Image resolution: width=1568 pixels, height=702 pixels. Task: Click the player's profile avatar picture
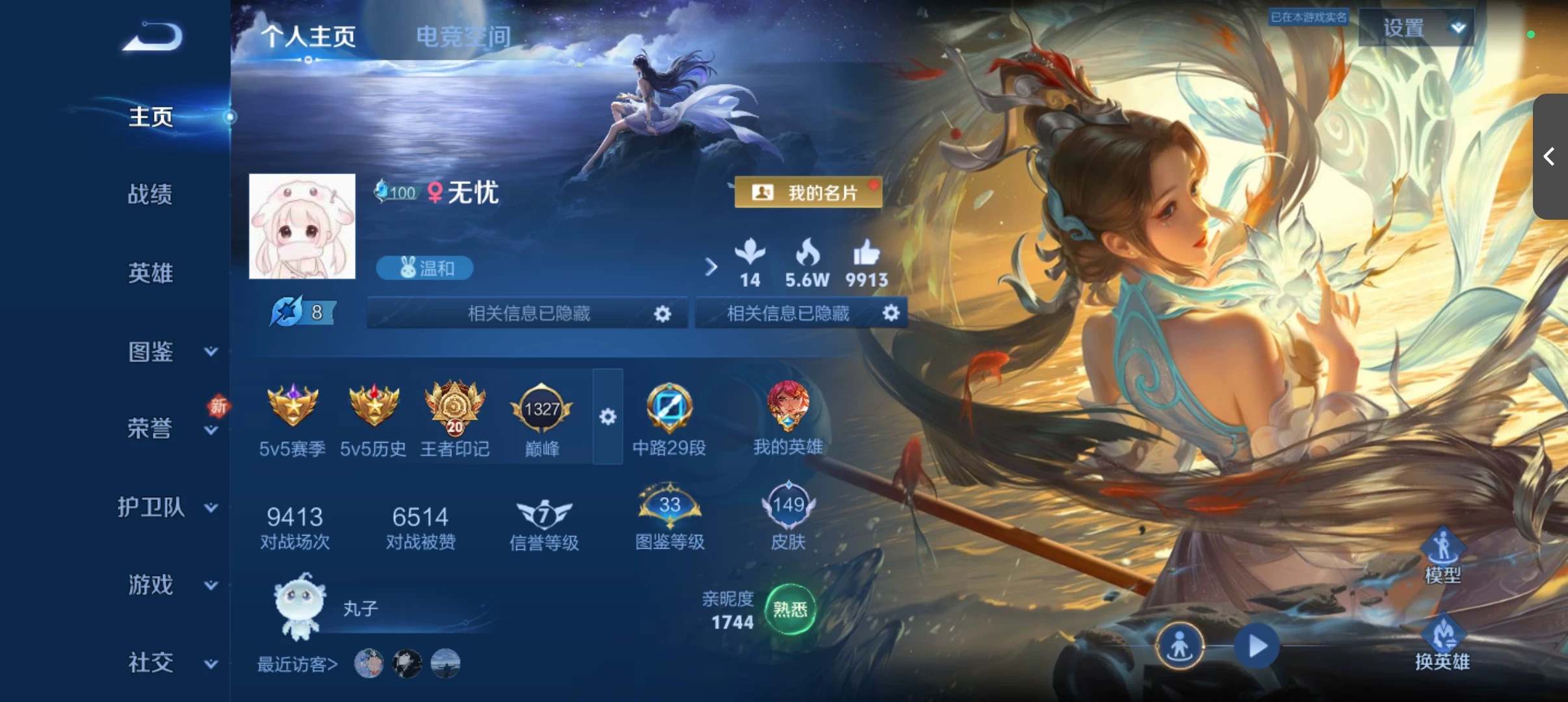(302, 227)
